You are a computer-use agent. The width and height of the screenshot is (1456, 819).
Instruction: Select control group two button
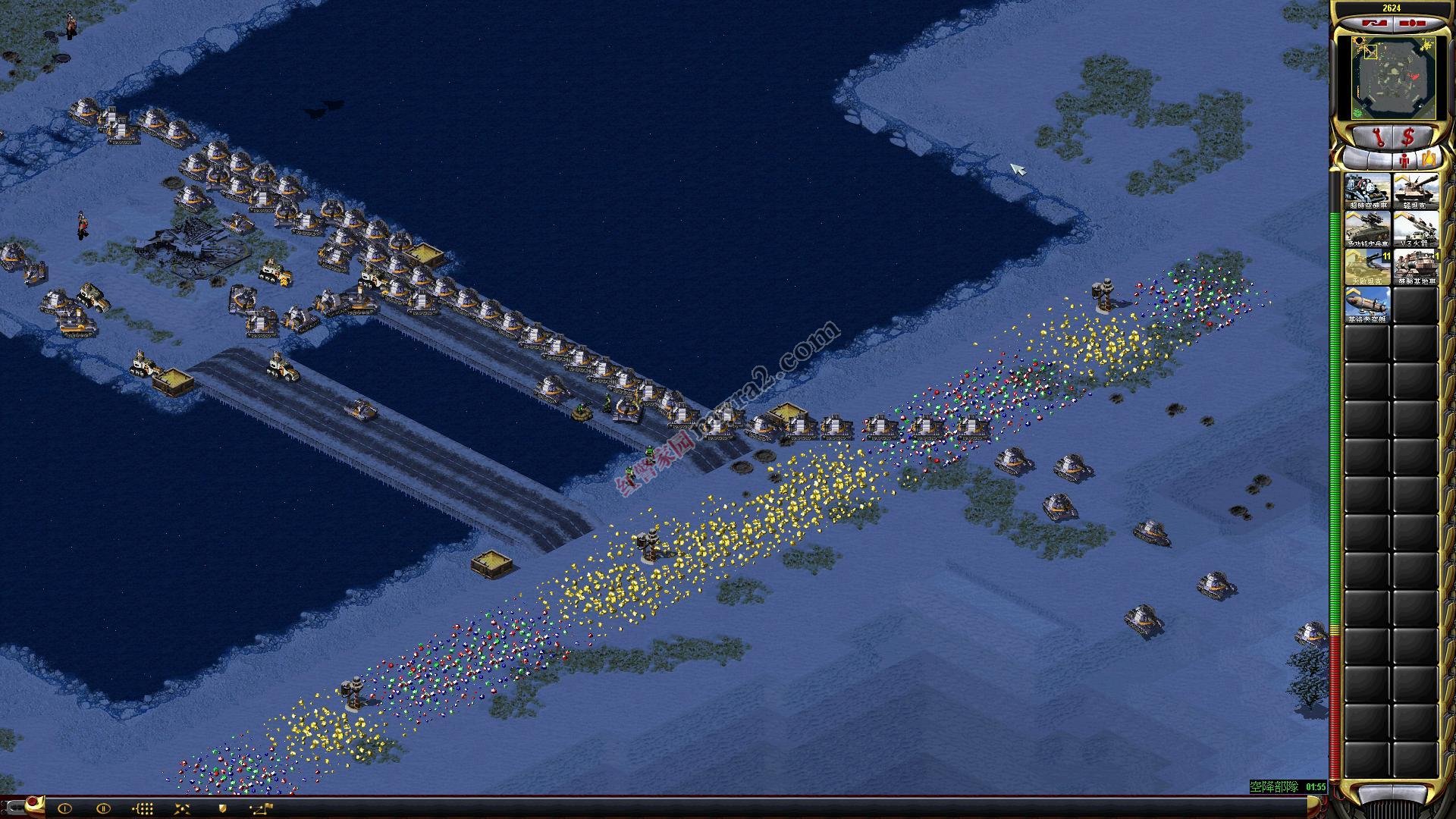click(x=104, y=808)
